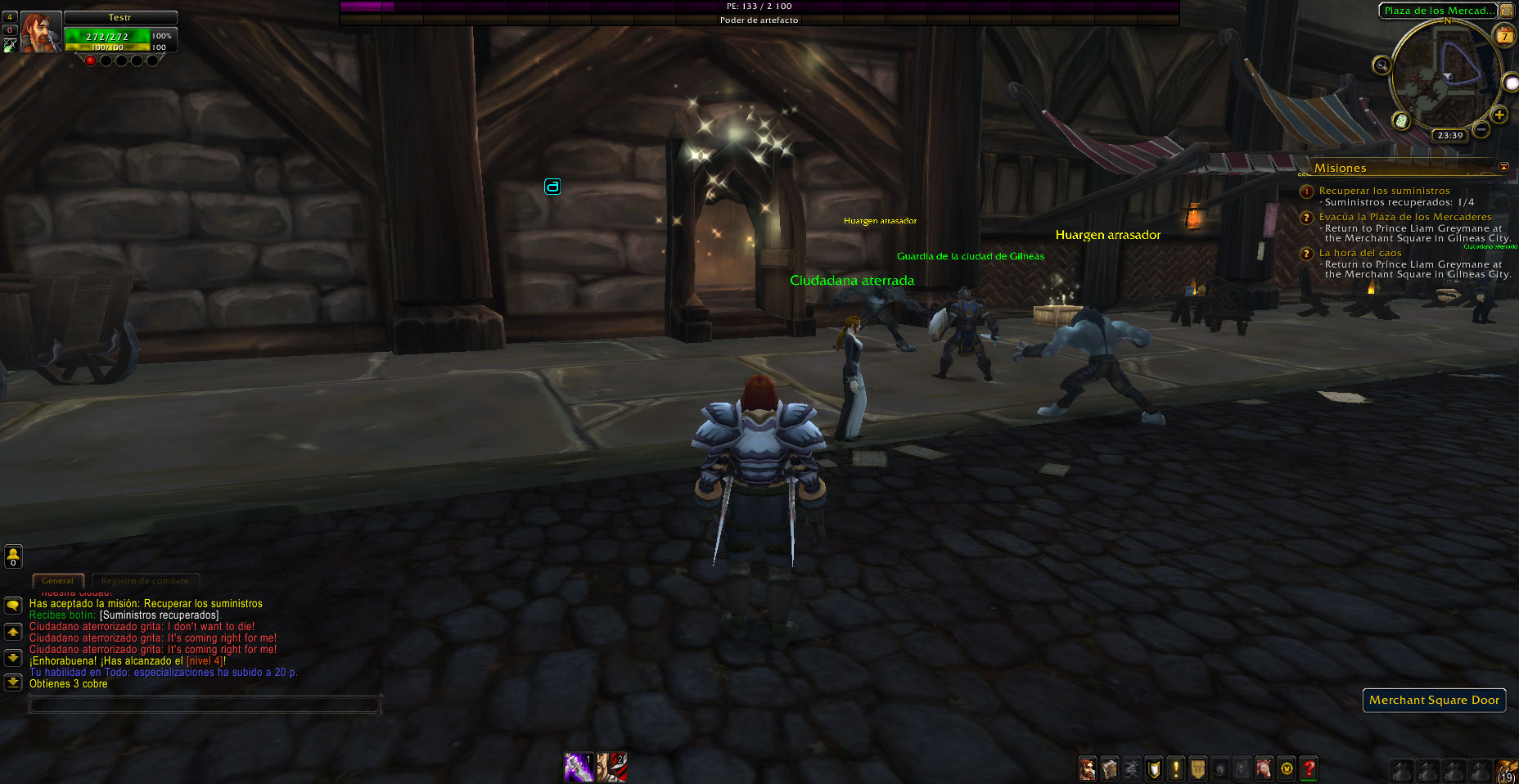Open the guild banner micro button
The height and width of the screenshot is (784, 1519).
pos(1197,768)
